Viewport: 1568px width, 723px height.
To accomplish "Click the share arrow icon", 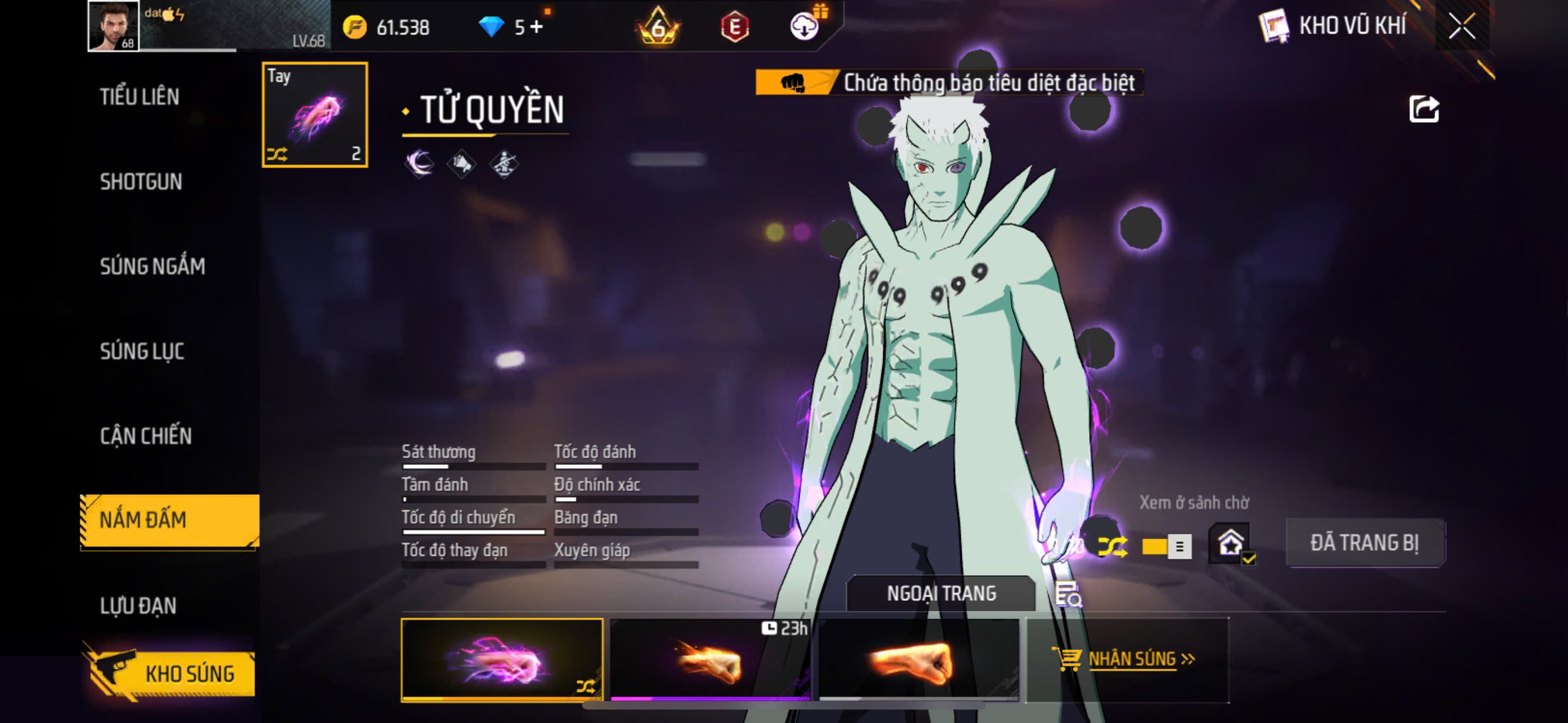I will pos(1423,110).
